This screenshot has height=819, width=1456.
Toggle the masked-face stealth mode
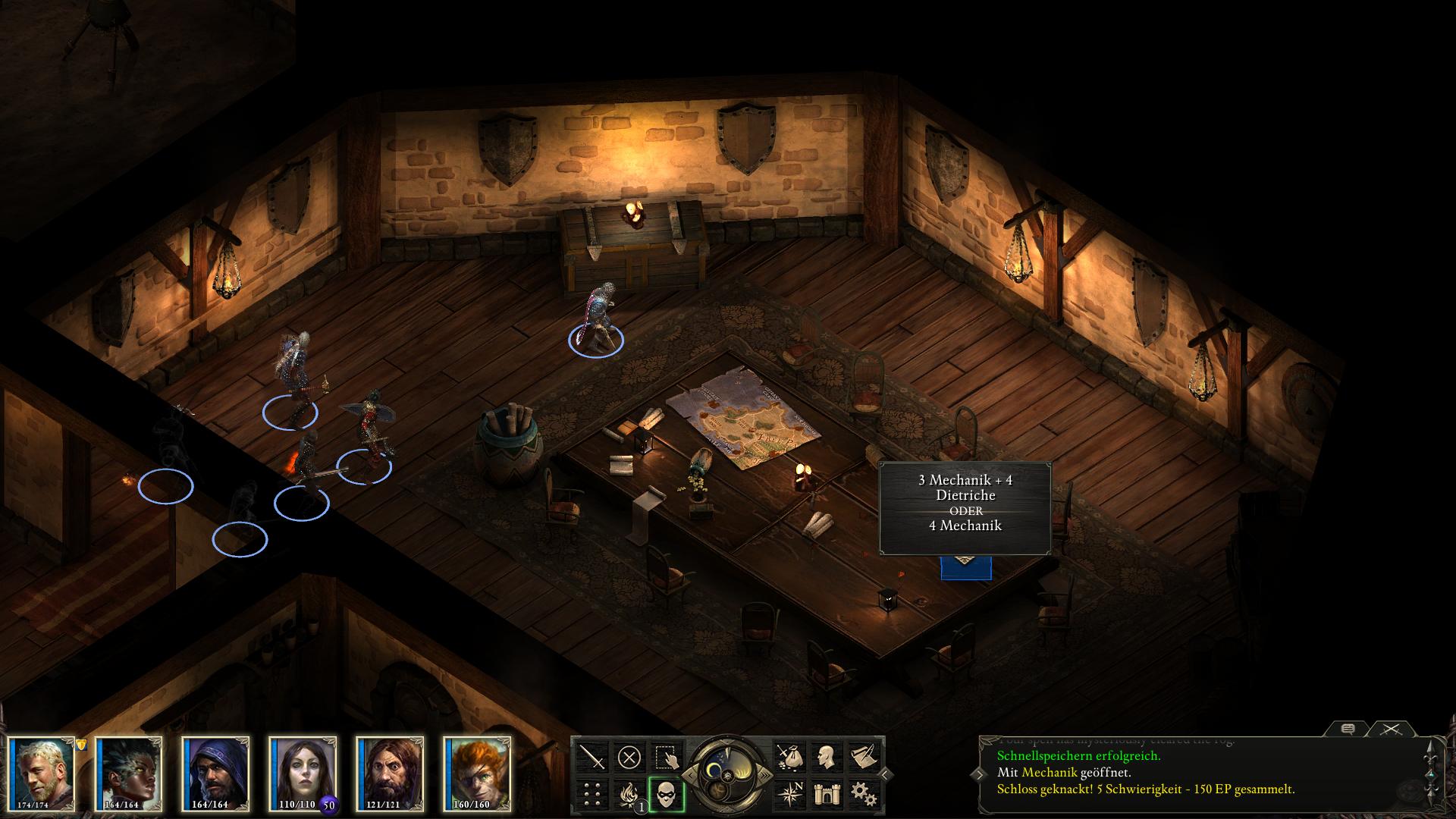click(x=667, y=793)
